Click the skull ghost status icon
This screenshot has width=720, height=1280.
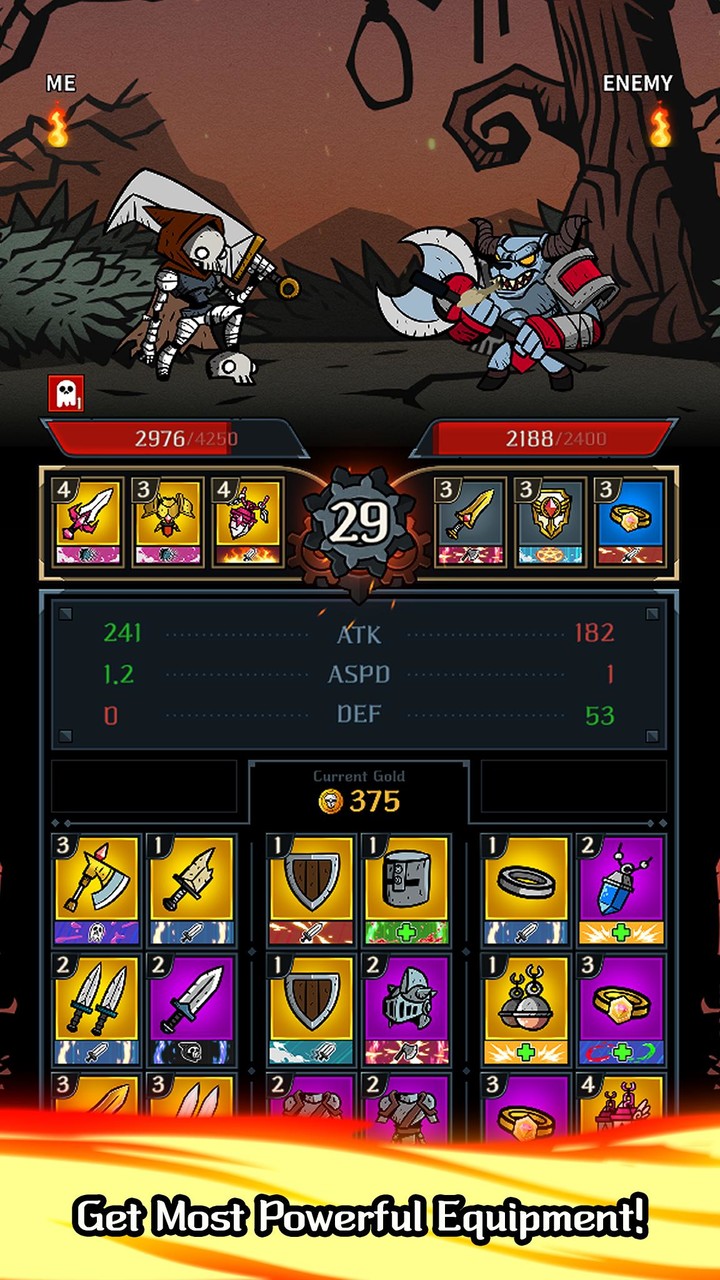[65, 393]
